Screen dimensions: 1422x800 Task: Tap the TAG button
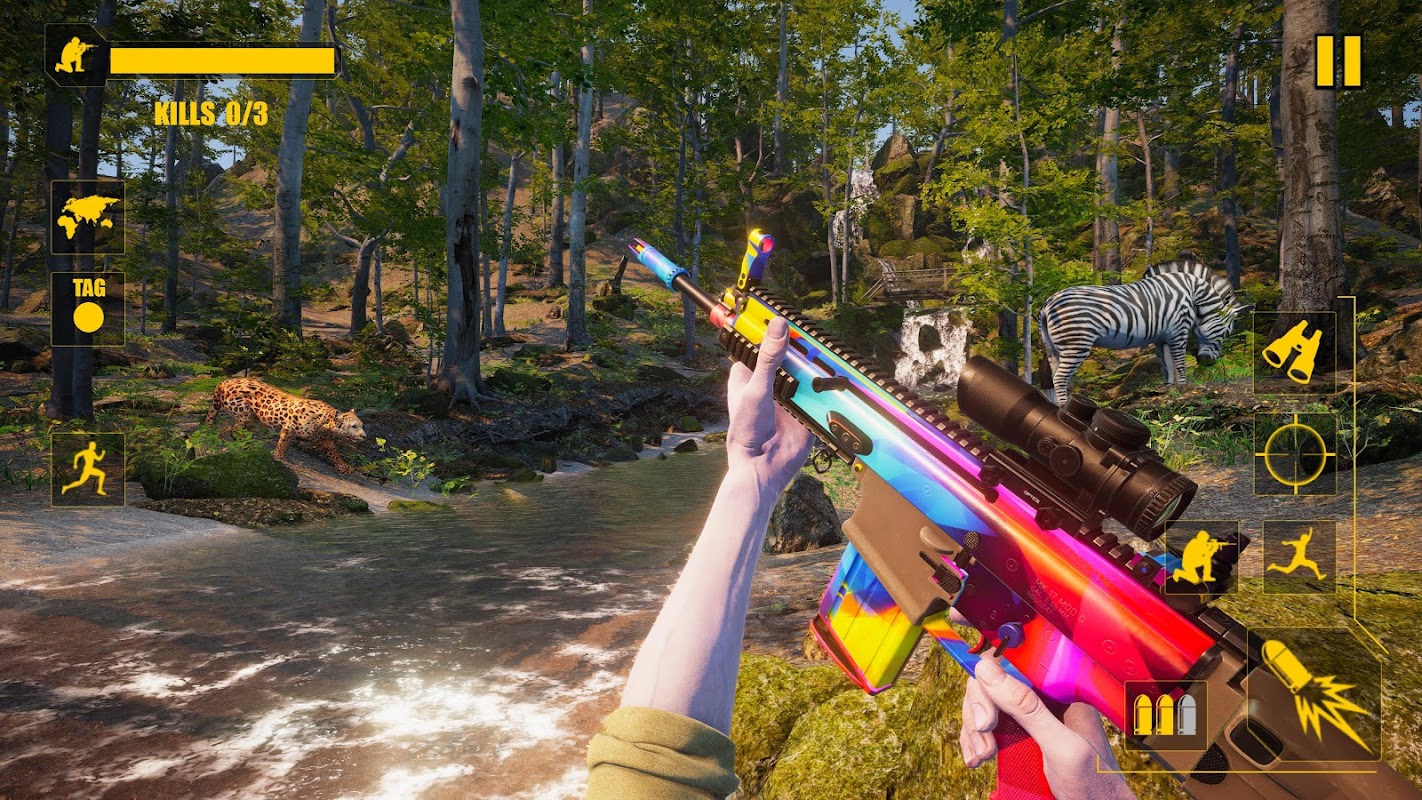88,308
